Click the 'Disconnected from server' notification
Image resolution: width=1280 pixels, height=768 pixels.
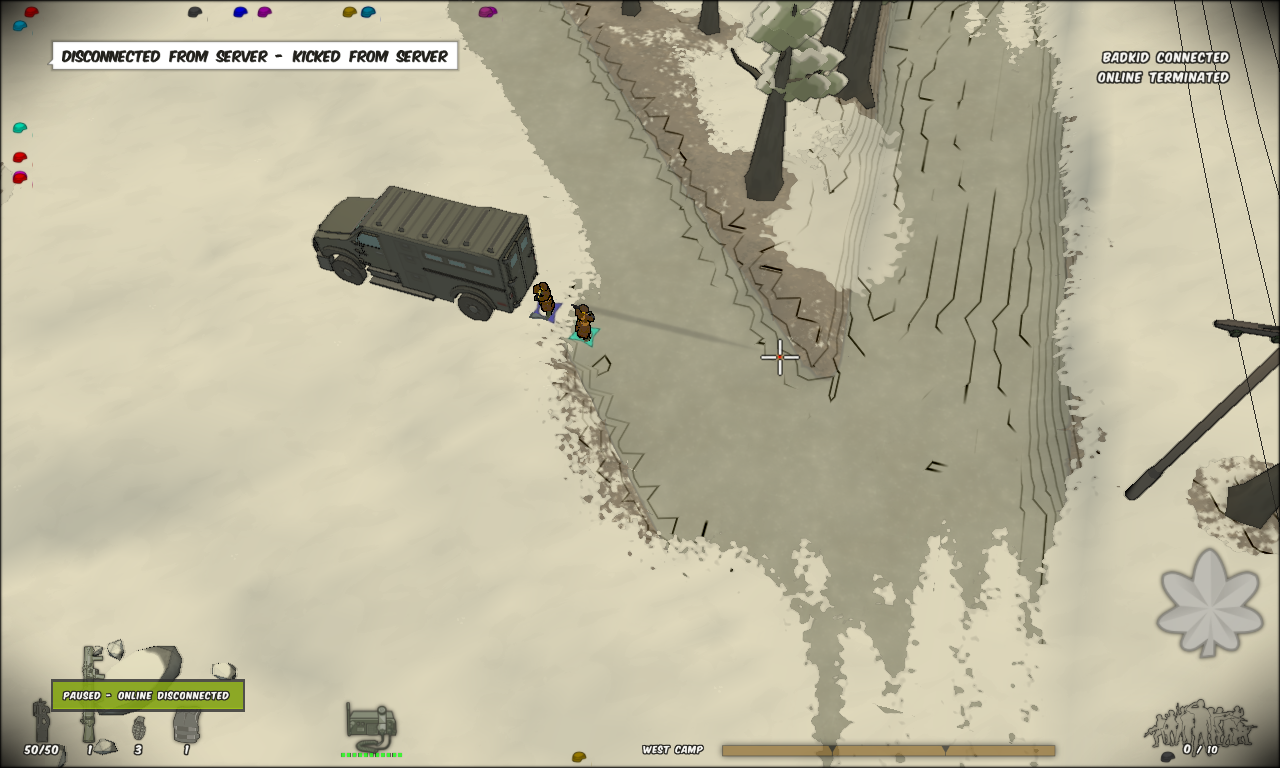point(255,56)
